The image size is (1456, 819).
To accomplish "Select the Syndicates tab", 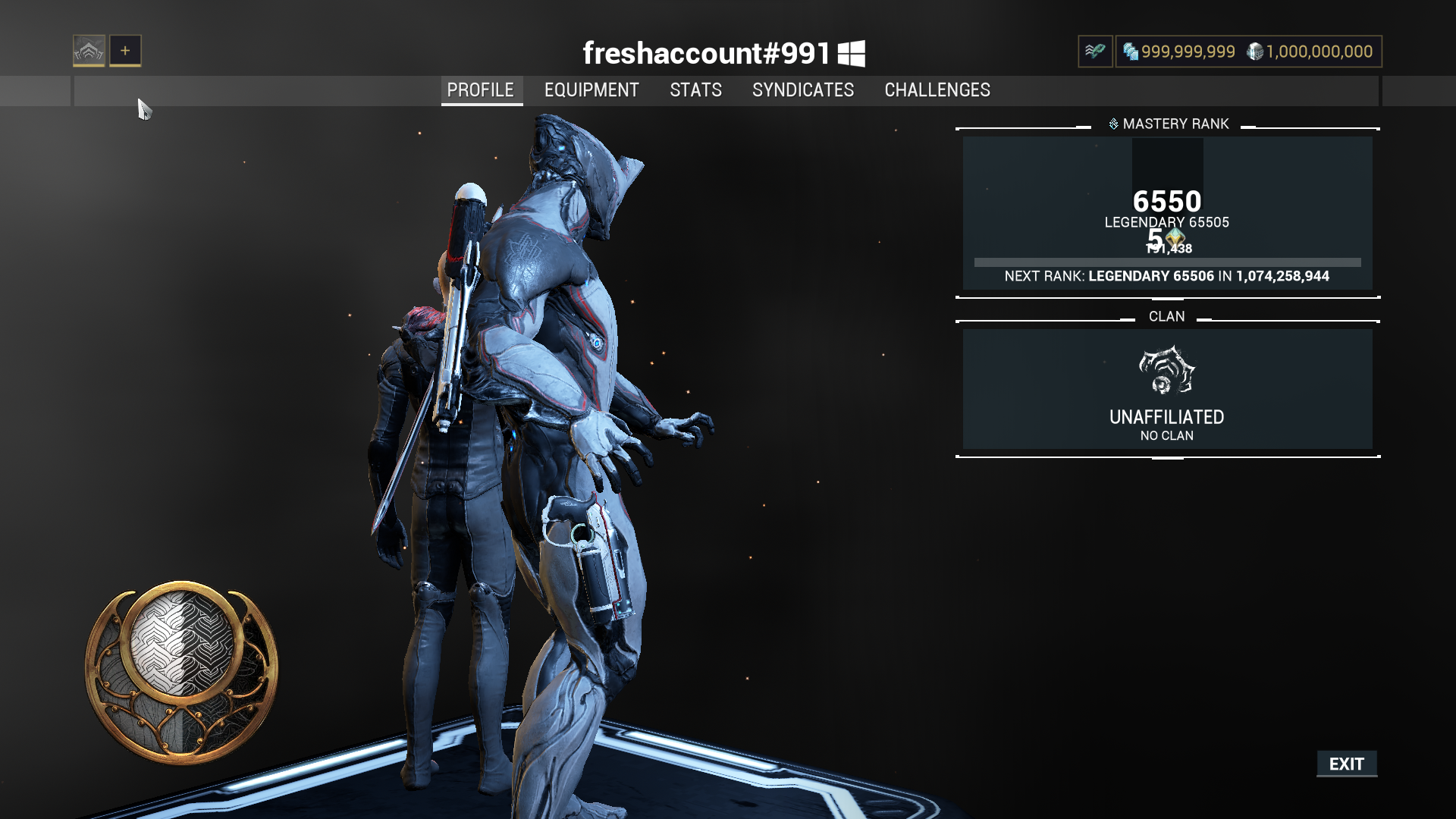I will tap(803, 90).
